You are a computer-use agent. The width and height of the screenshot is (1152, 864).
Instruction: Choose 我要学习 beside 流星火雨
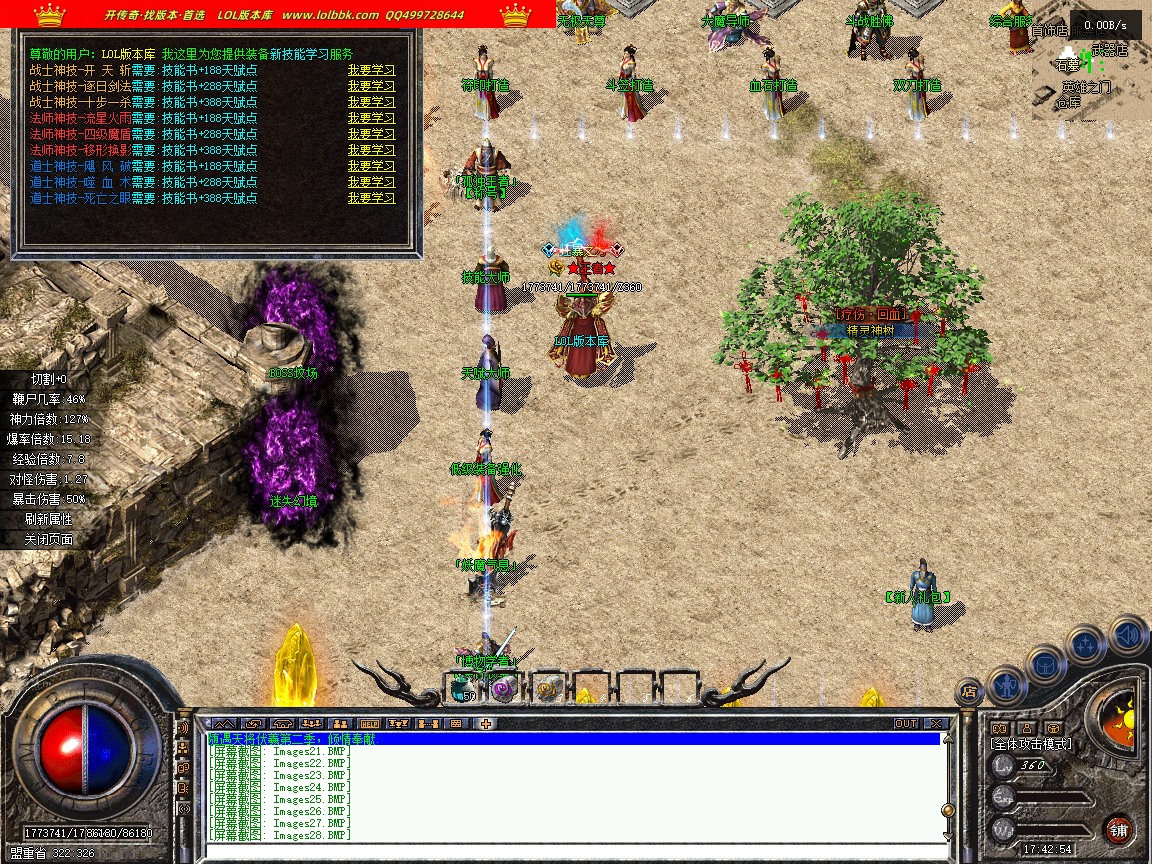(371, 118)
